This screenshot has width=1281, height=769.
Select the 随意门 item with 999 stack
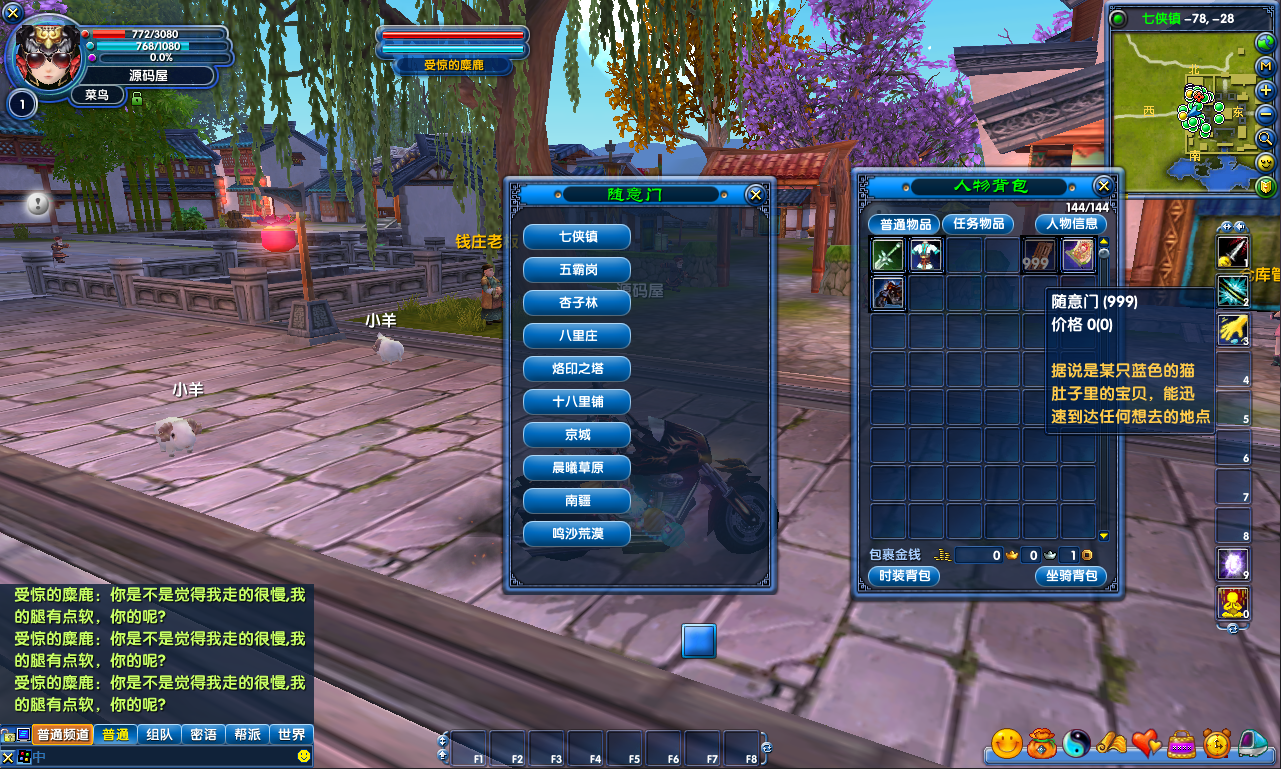(x=1039, y=256)
